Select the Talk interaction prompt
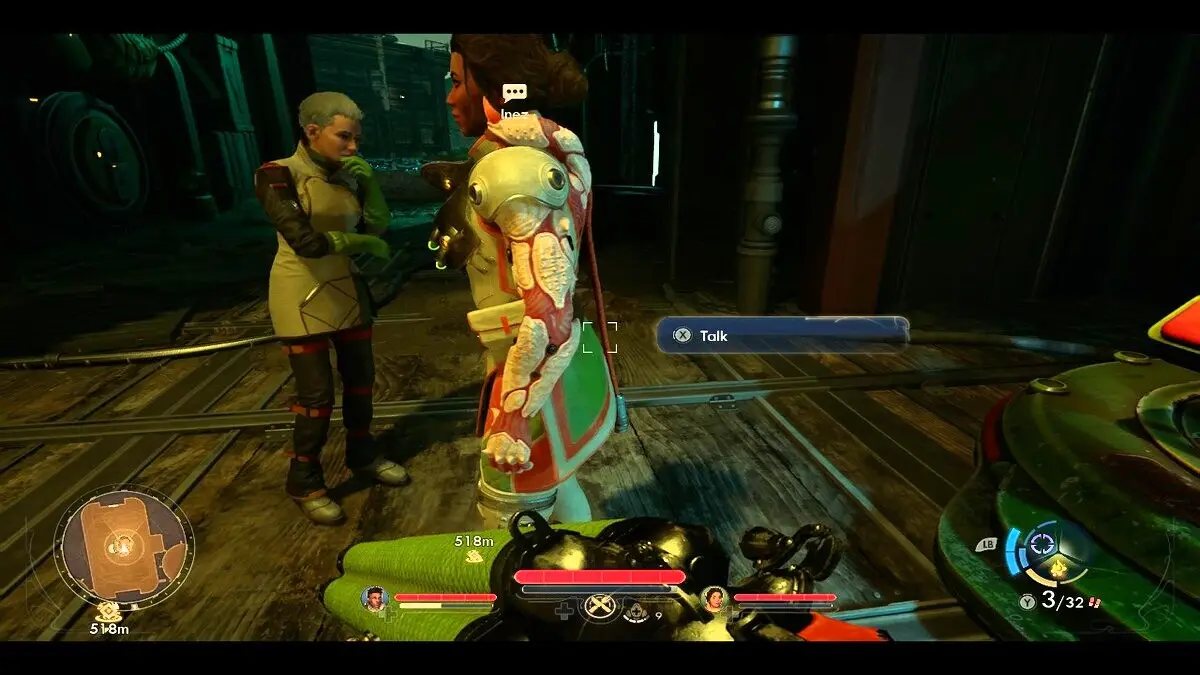1200x675 pixels. point(782,336)
